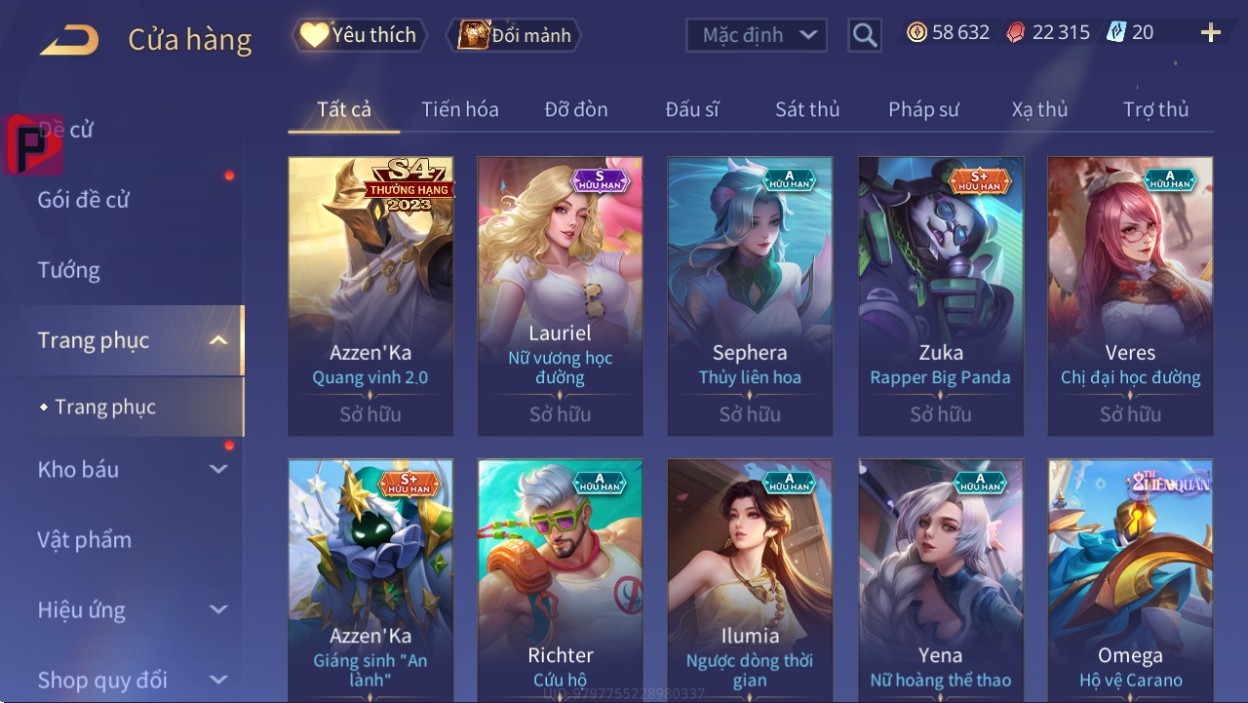Expand the Mặc định sort dropdown
The width and height of the screenshot is (1248, 703).
pyautogui.click(x=756, y=36)
